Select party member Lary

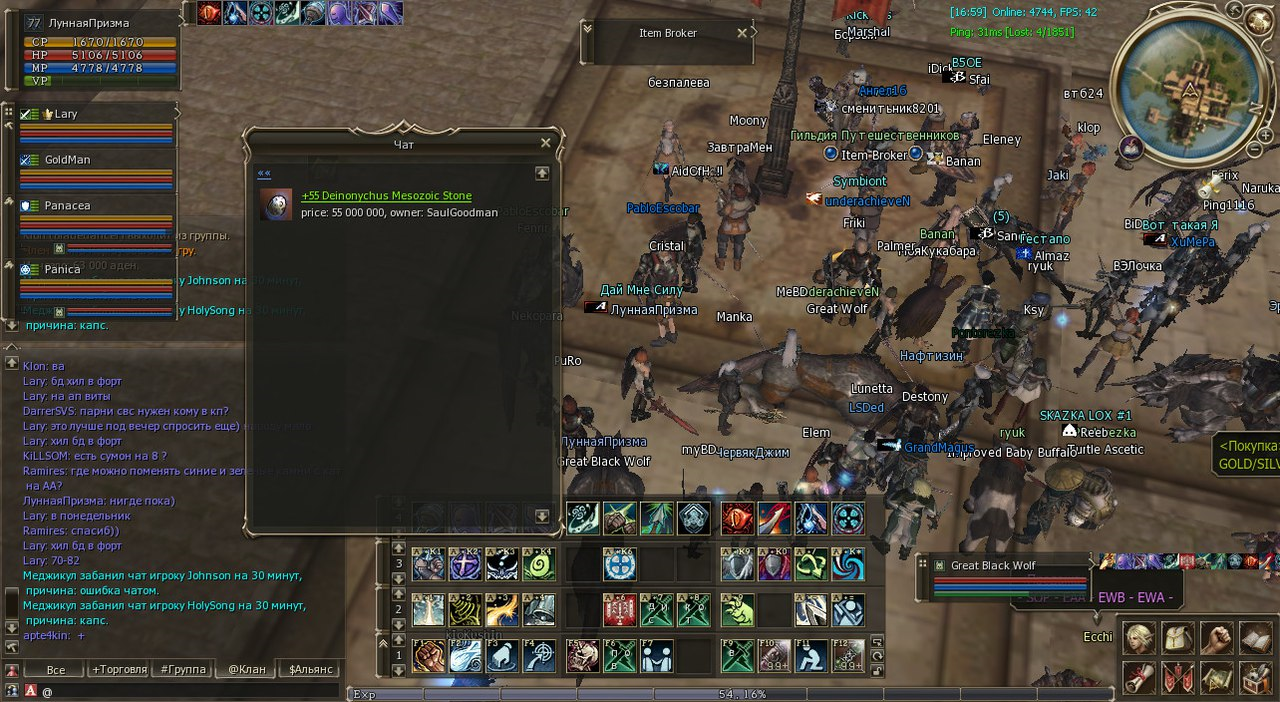click(66, 114)
